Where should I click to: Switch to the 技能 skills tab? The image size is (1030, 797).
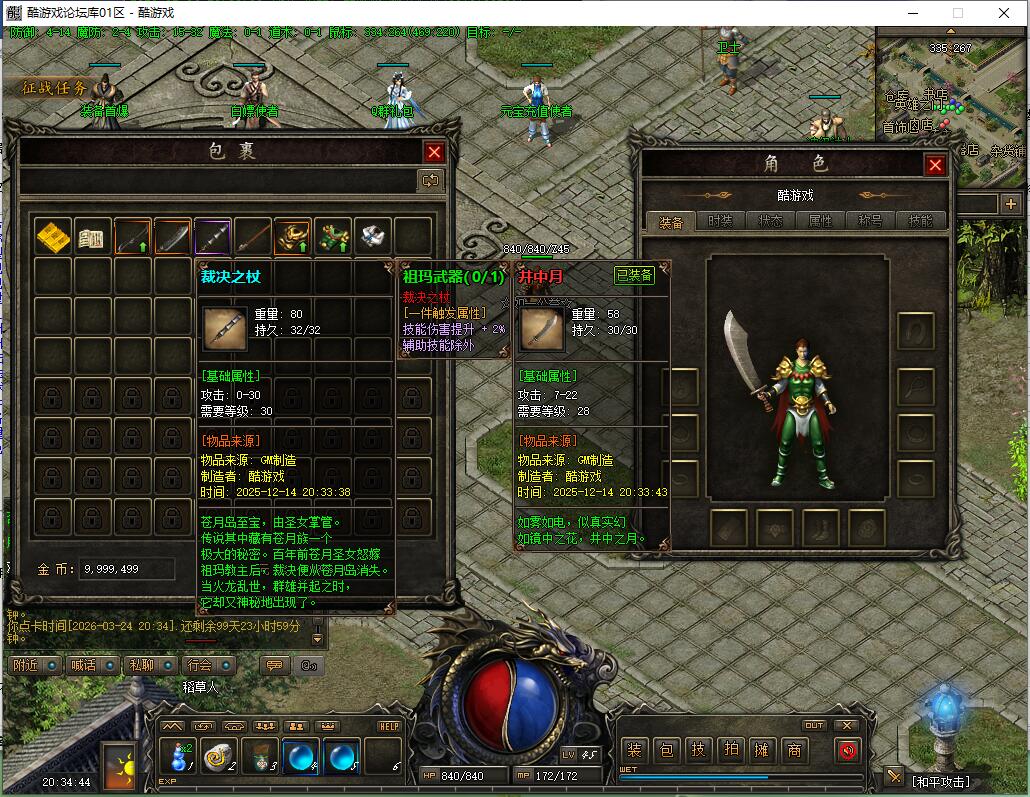tap(920, 221)
